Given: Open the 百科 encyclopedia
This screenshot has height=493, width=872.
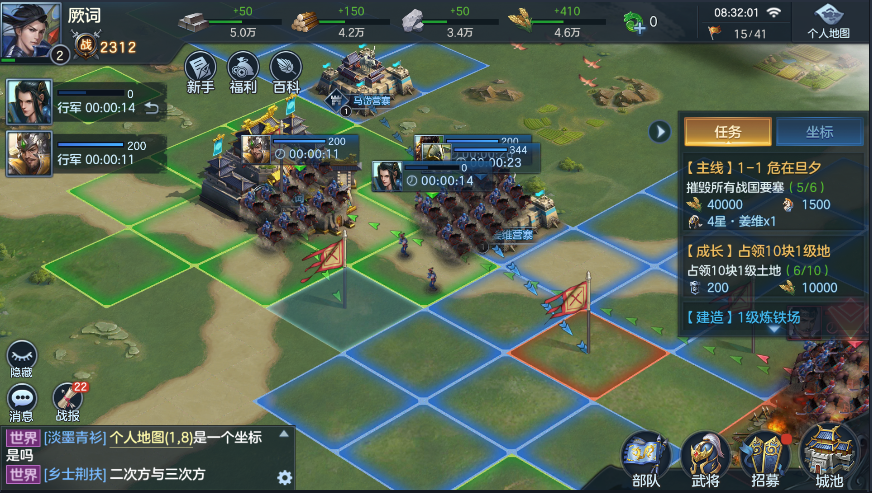Looking at the screenshot, I should click(286, 71).
